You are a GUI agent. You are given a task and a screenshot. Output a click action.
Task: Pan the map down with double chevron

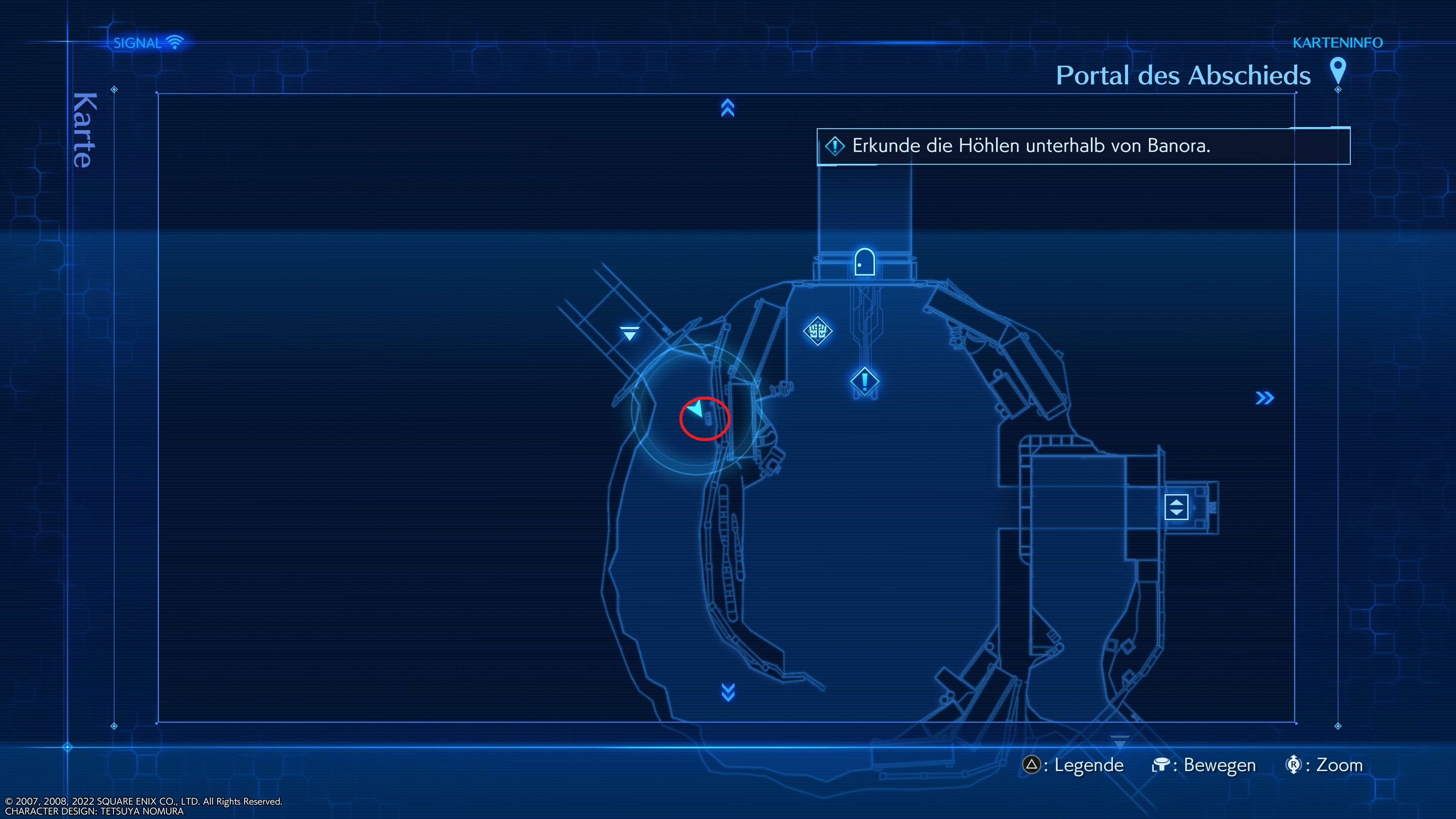(x=728, y=692)
